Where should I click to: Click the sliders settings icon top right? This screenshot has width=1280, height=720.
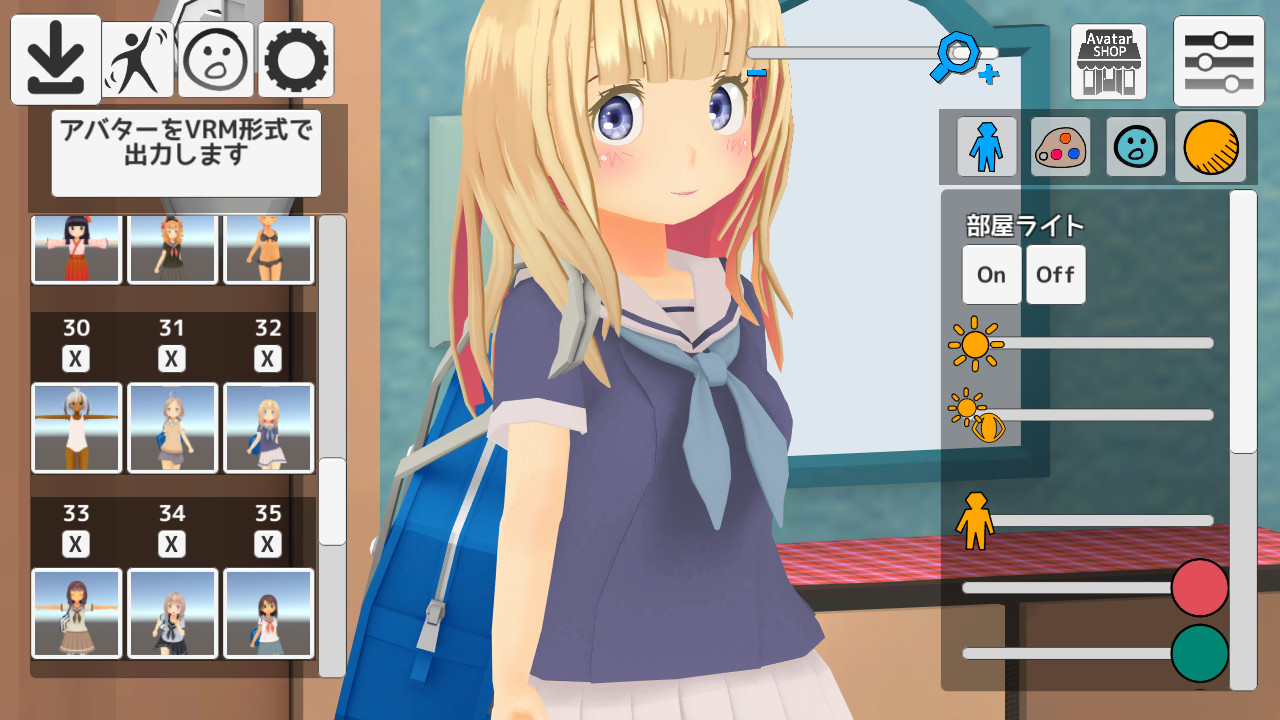click(1218, 60)
